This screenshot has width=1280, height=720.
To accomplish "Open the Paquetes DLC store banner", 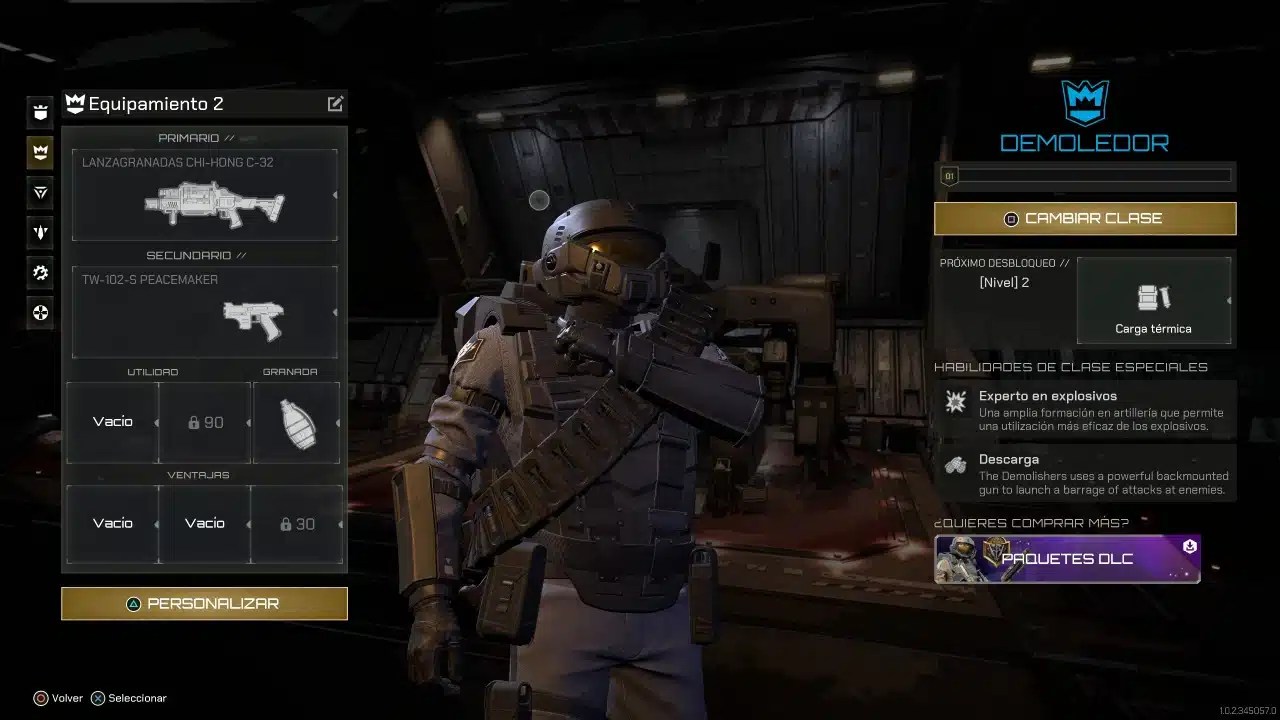I will tap(1067, 559).
